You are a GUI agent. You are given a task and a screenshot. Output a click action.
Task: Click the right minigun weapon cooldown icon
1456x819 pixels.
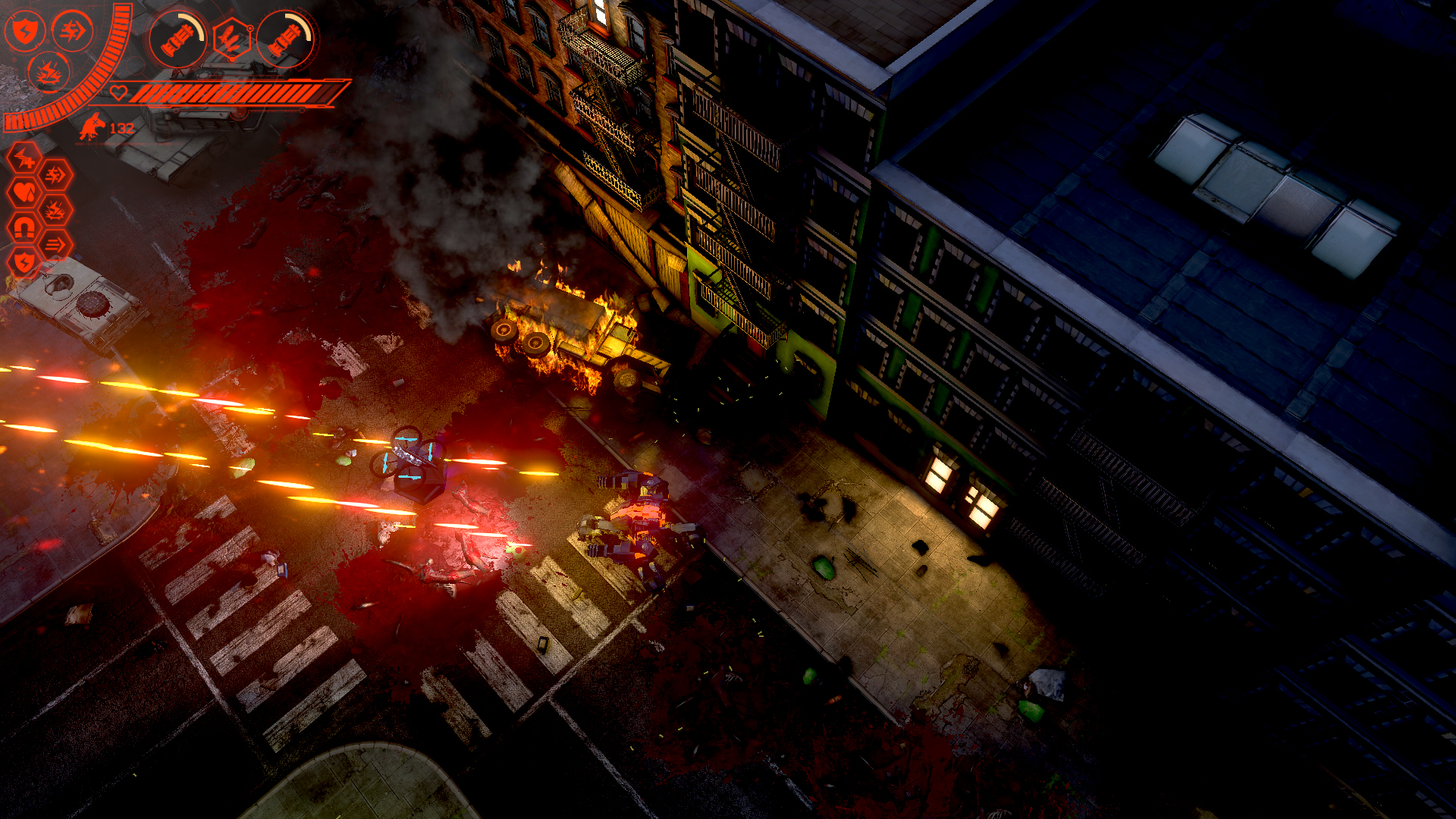(x=288, y=39)
